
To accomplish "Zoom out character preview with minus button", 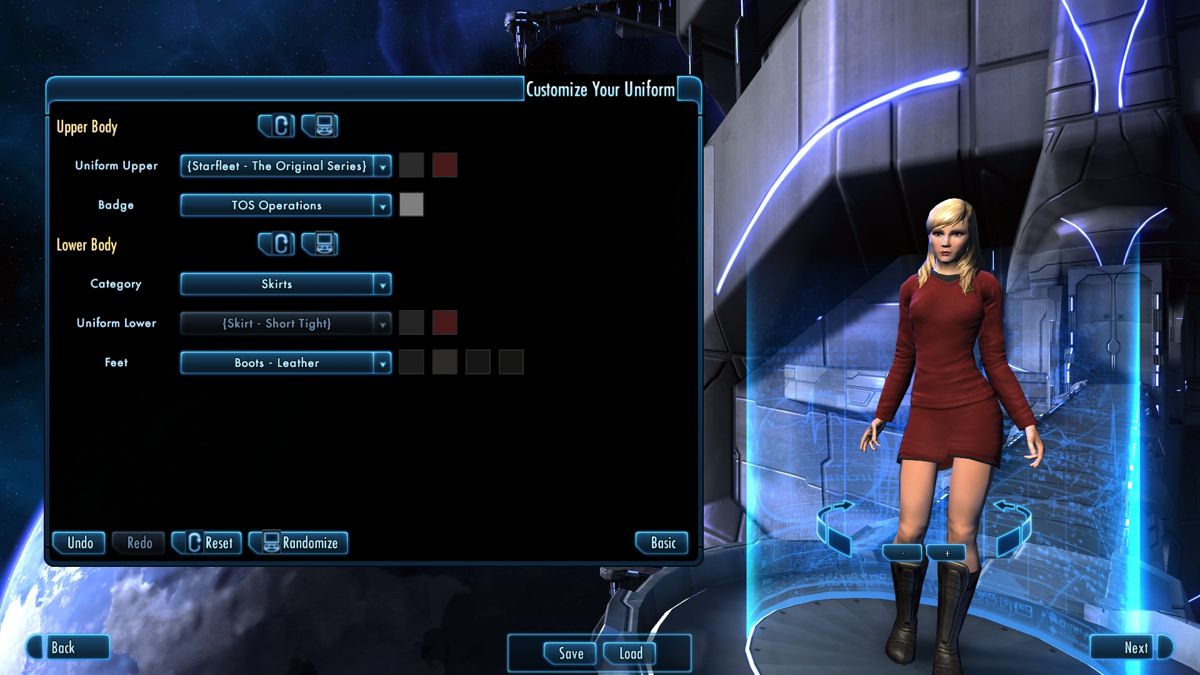I will tap(903, 552).
